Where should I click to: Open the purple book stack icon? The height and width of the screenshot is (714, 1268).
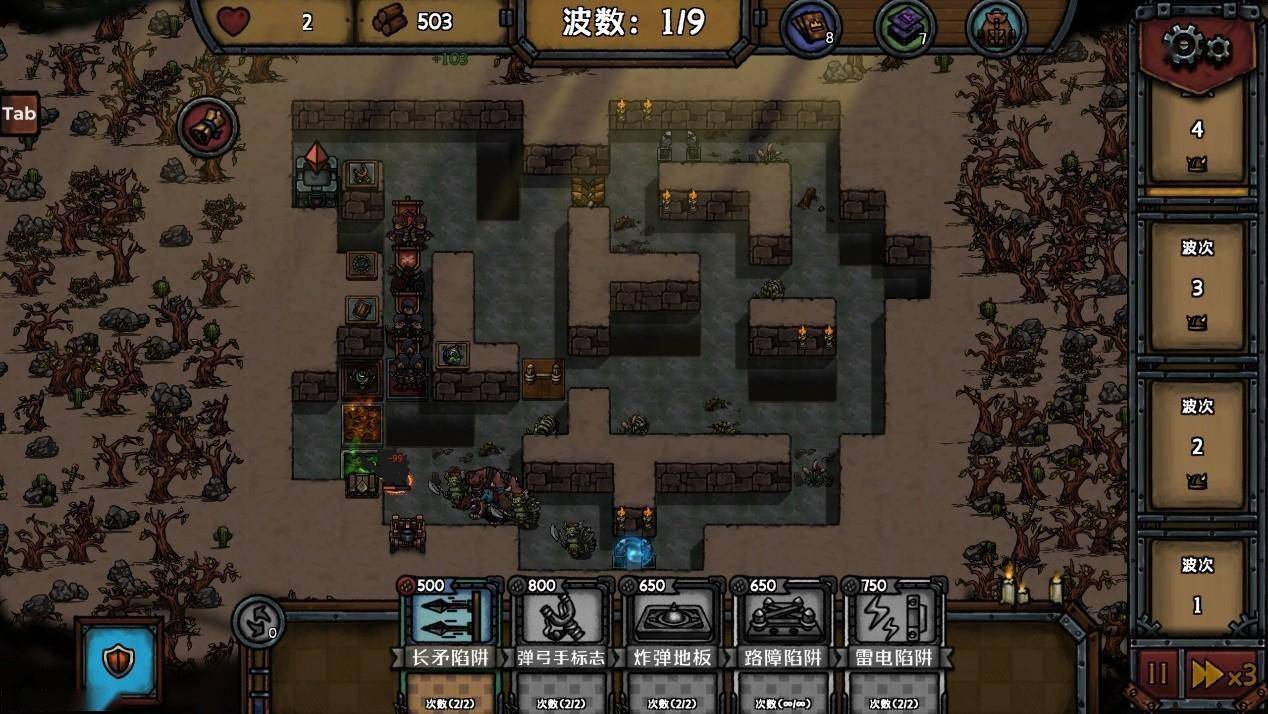(903, 28)
